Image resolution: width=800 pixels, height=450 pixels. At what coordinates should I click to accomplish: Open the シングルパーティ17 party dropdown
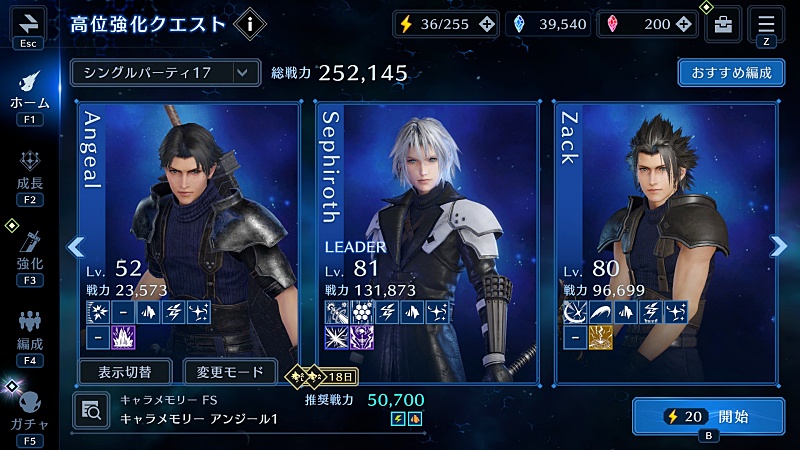point(160,72)
